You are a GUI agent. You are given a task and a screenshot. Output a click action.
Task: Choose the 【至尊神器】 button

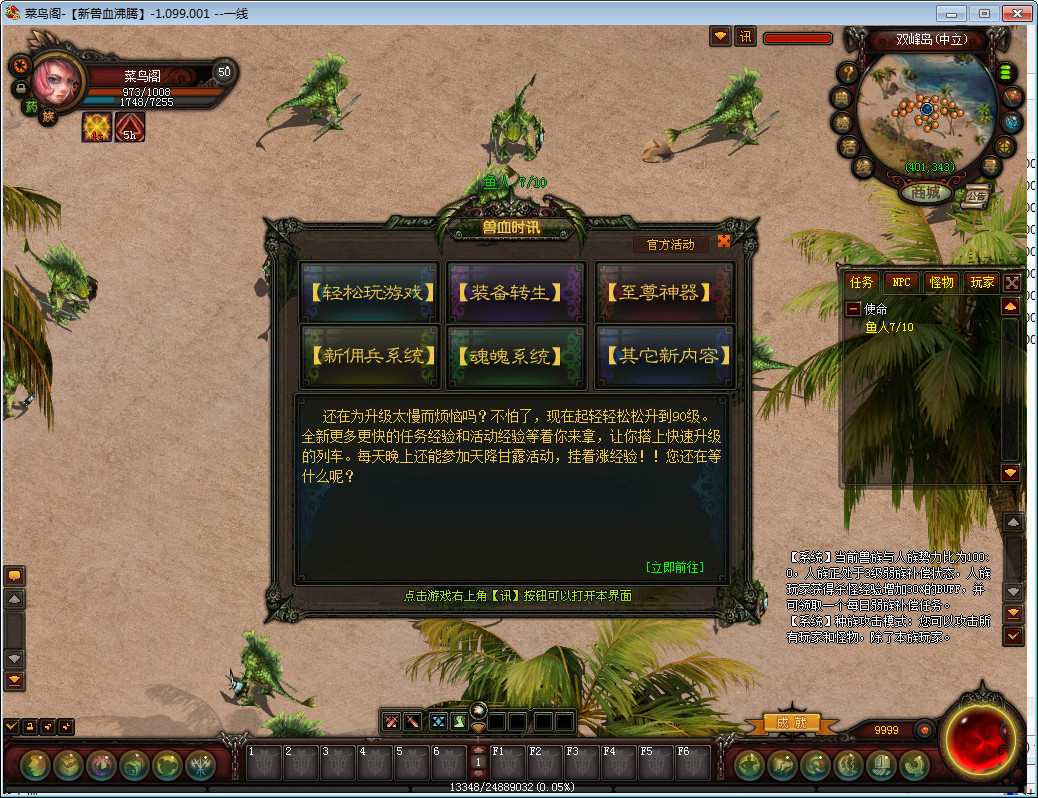pos(665,293)
